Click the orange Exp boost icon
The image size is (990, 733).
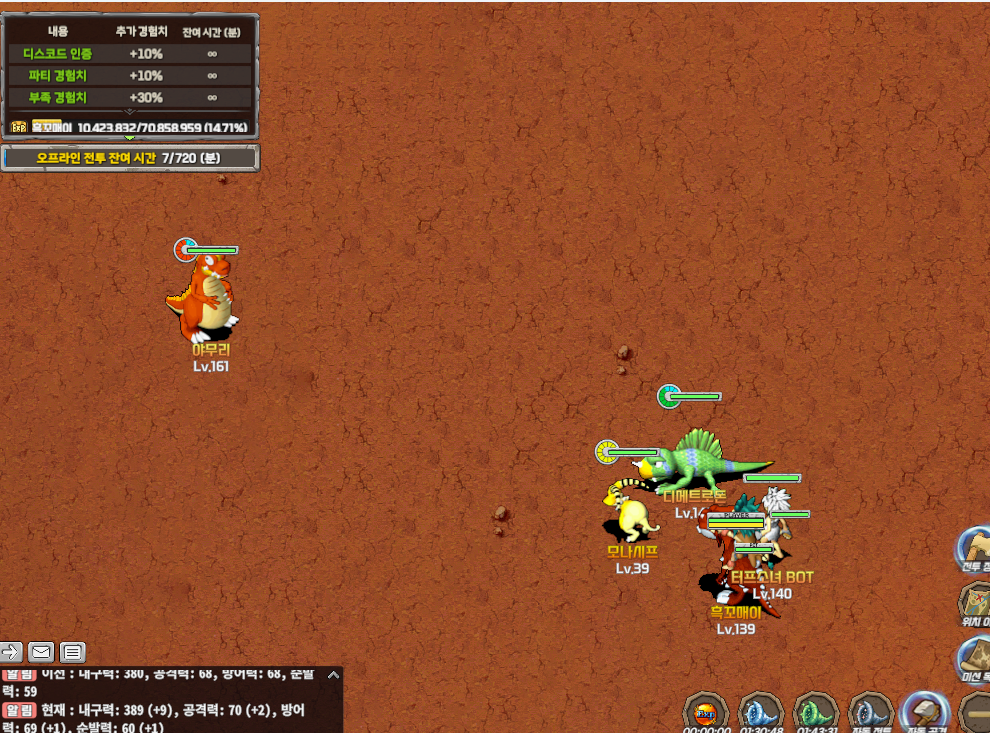pyautogui.click(x=705, y=713)
